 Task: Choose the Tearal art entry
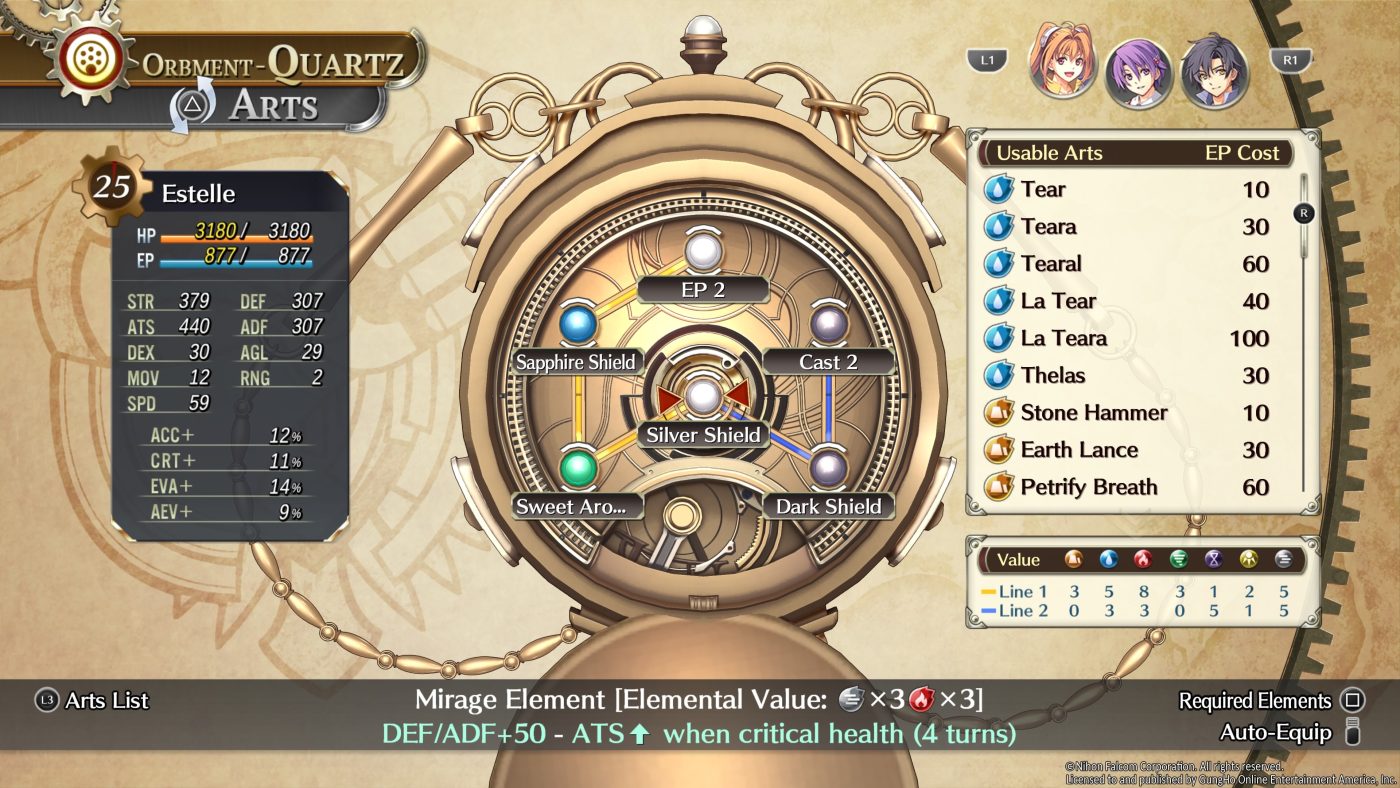(1128, 264)
